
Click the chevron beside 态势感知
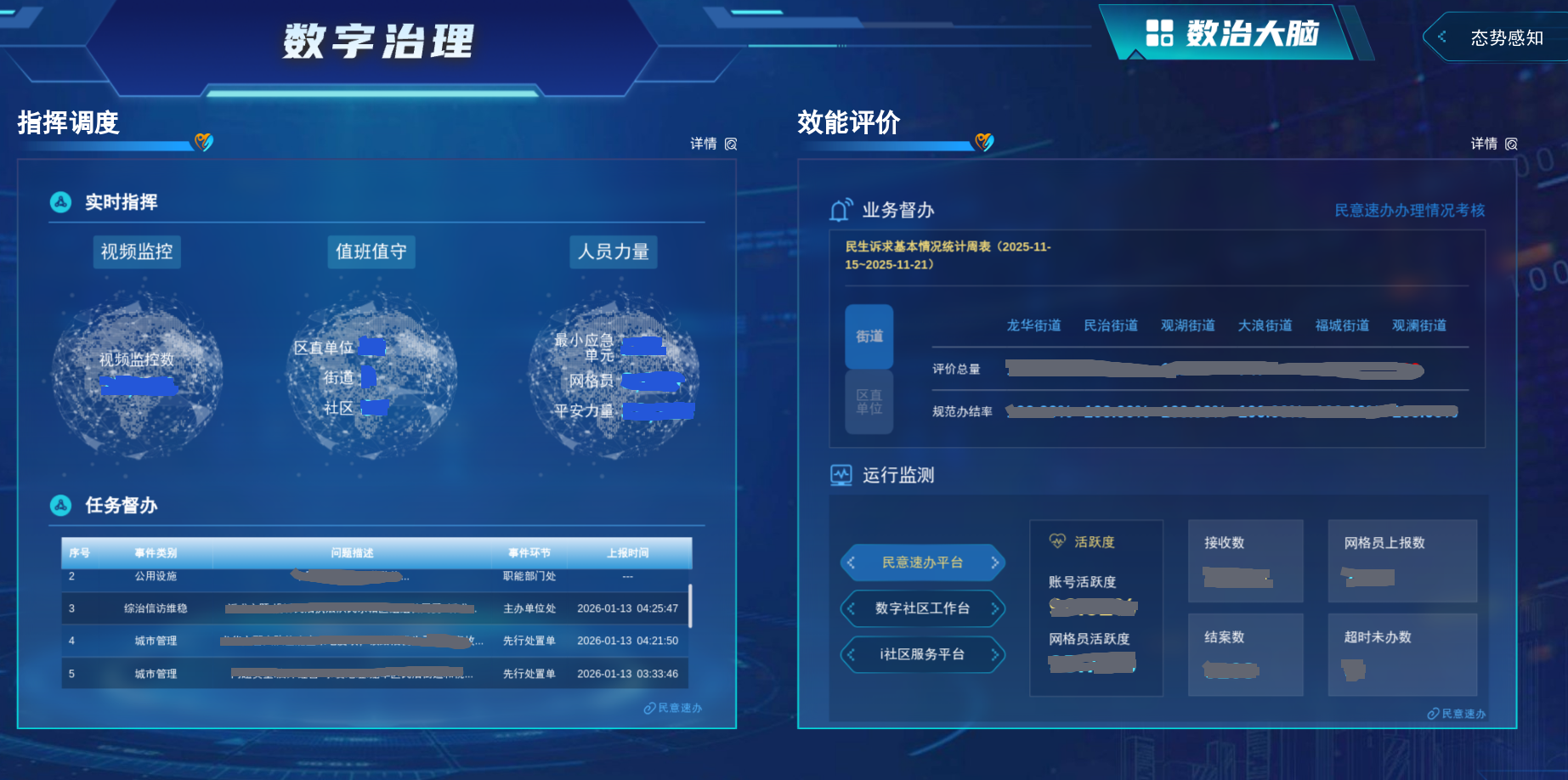coord(1442,37)
